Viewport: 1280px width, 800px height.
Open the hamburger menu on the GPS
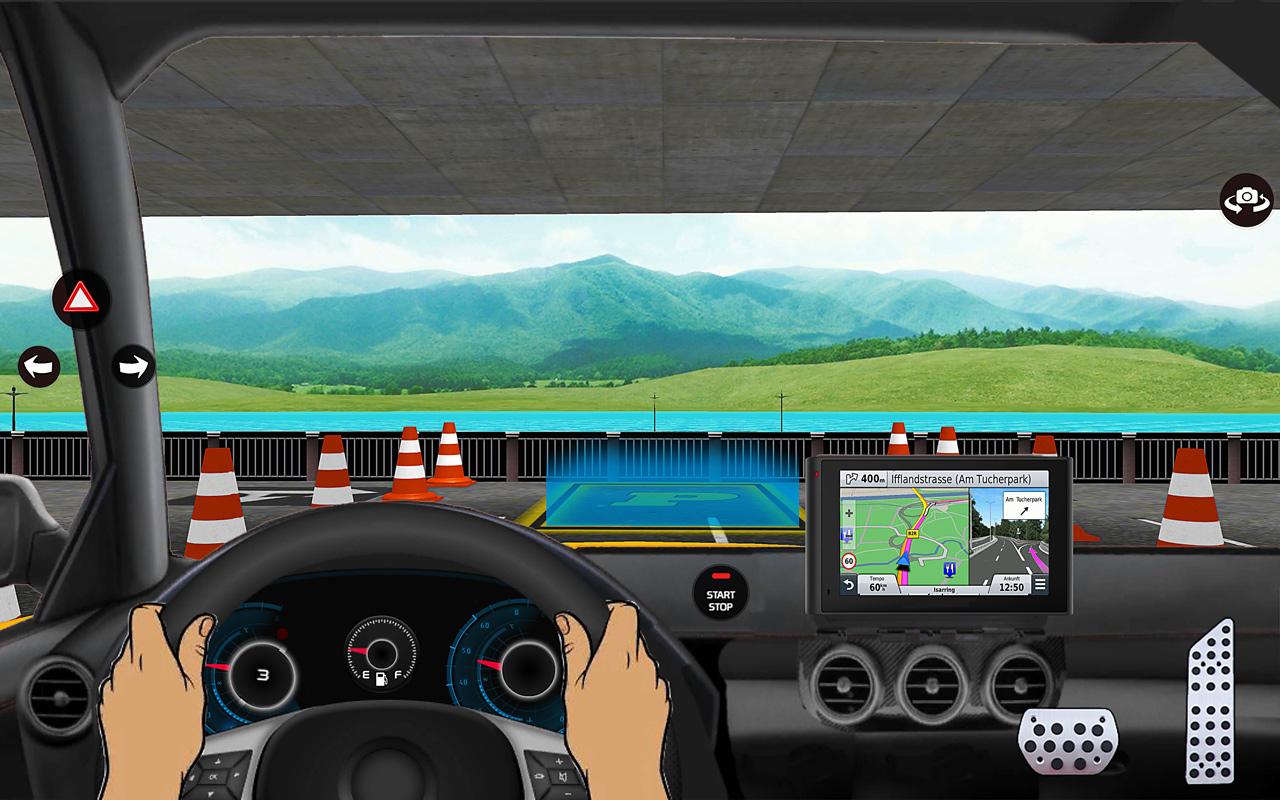coord(1040,583)
